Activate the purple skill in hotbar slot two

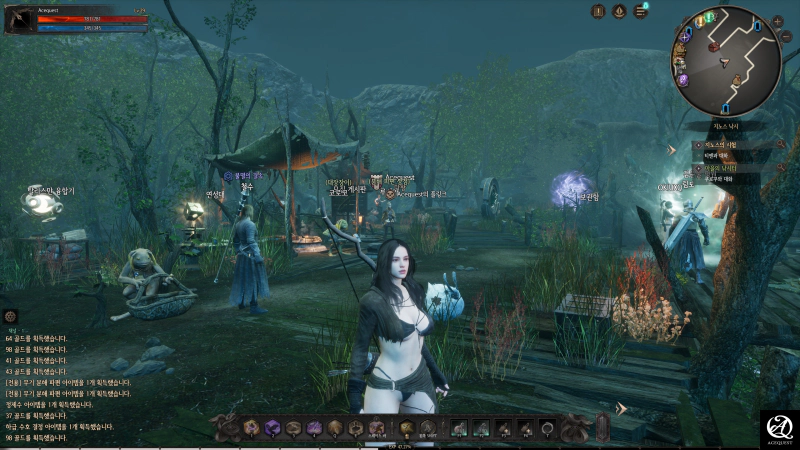pyautogui.click(x=271, y=428)
